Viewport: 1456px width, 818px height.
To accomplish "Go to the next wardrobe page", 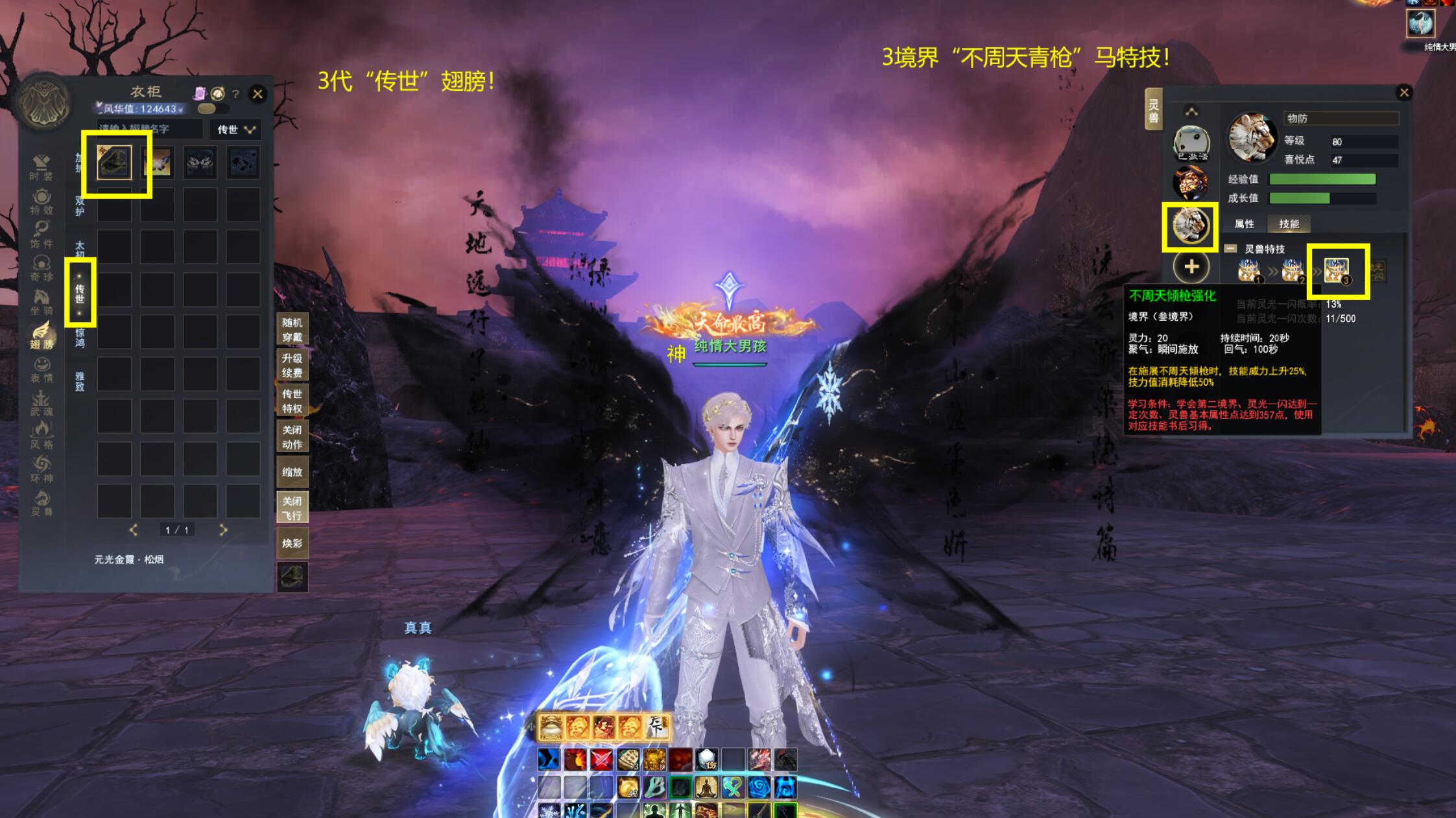I will pyautogui.click(x=223, y=530).
